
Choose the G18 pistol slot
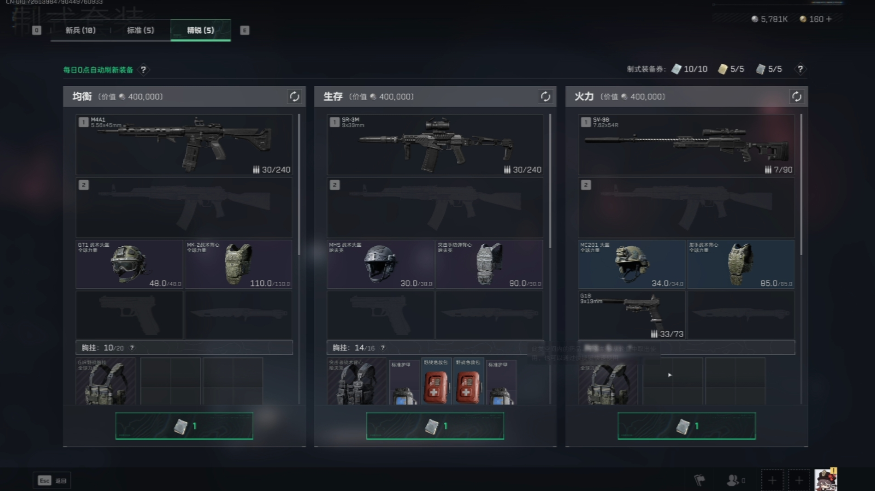[x=631, y=314]
